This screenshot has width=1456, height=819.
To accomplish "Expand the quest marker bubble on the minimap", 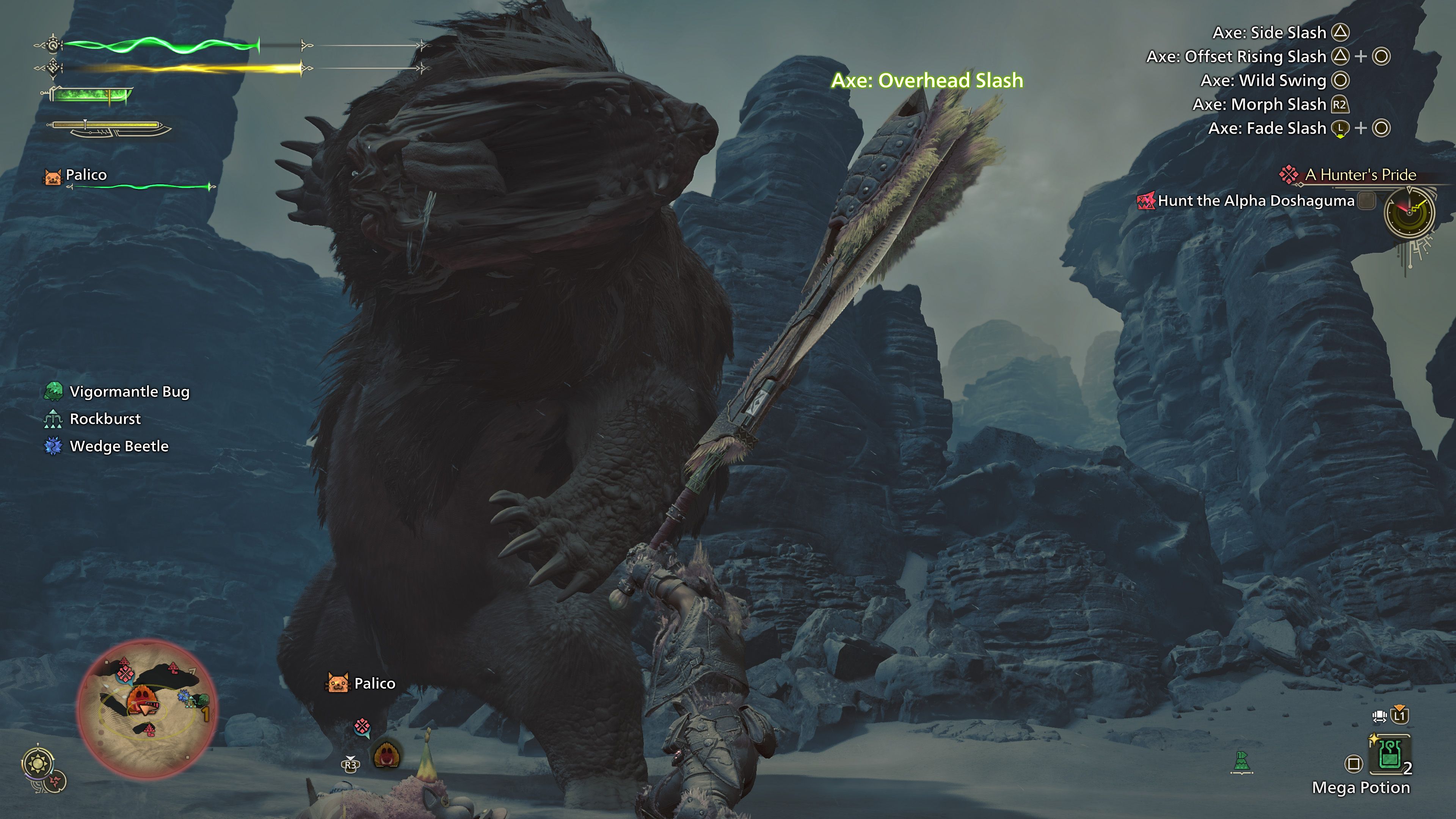I will tap(126, 675).
